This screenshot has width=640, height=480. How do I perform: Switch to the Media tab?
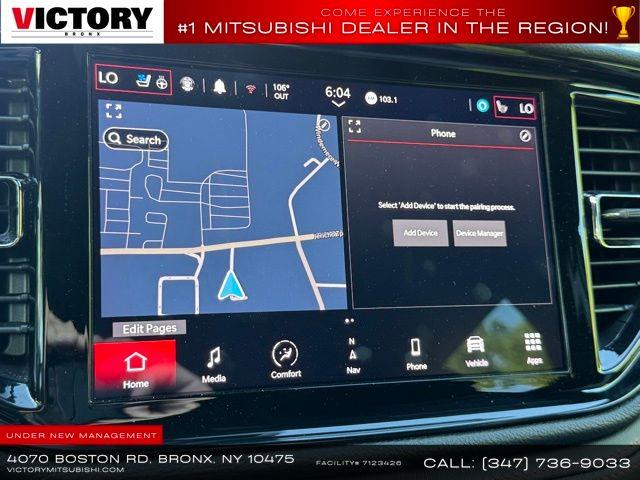[213, 364]
